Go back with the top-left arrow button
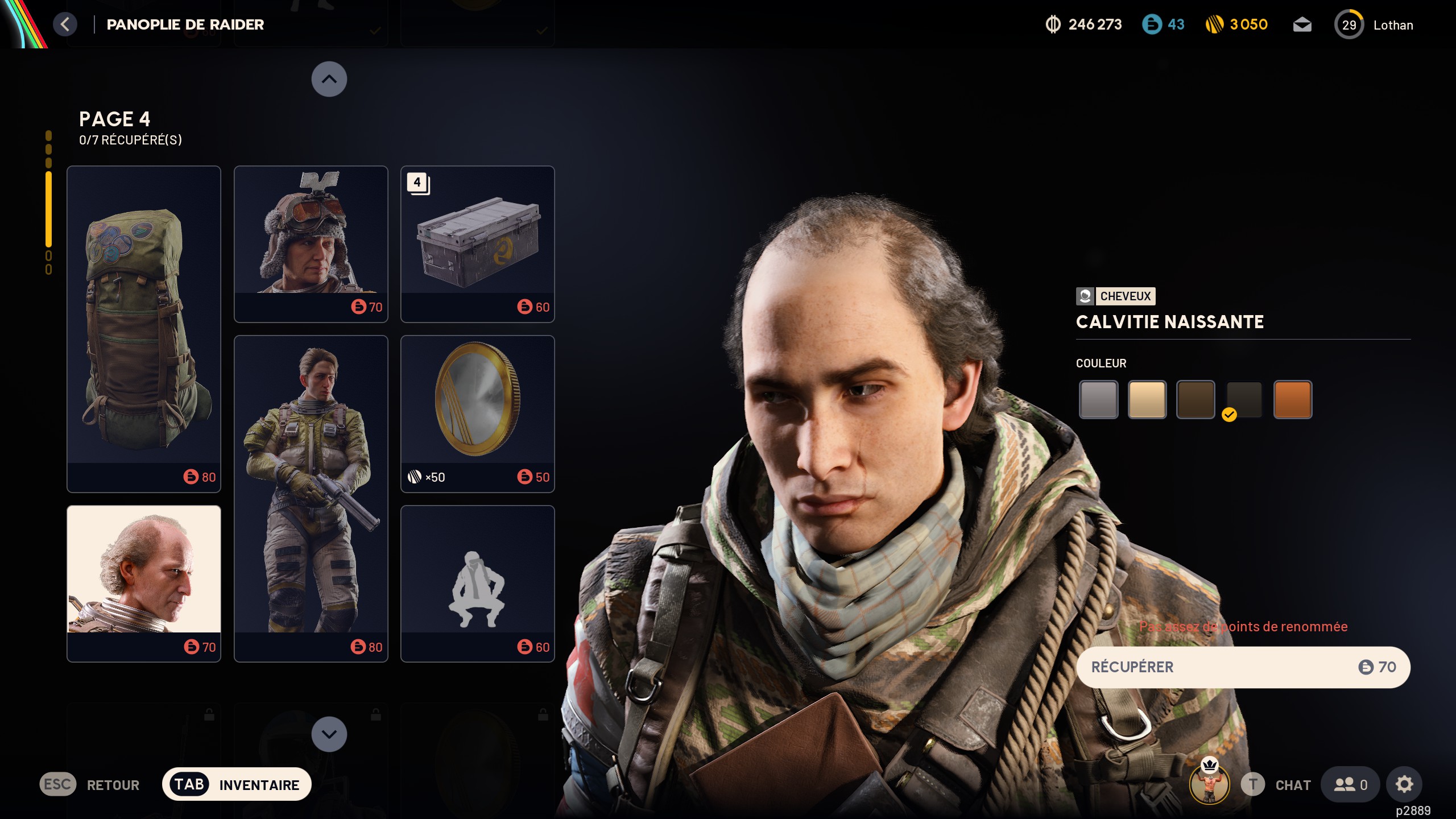The image size is (1456, 819). [x=65, y=24]
